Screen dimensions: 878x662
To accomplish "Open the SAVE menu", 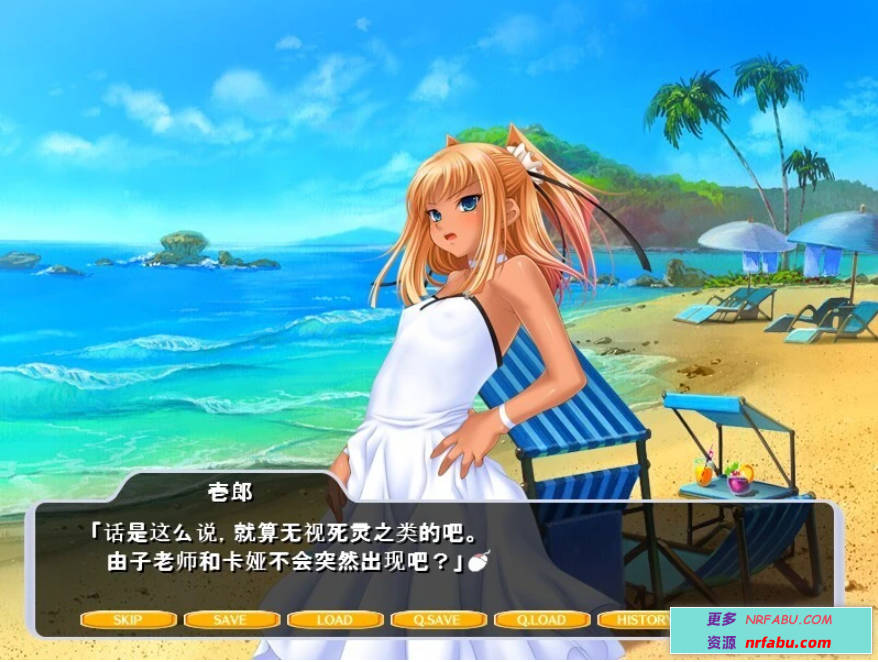I will click(231, 620).
